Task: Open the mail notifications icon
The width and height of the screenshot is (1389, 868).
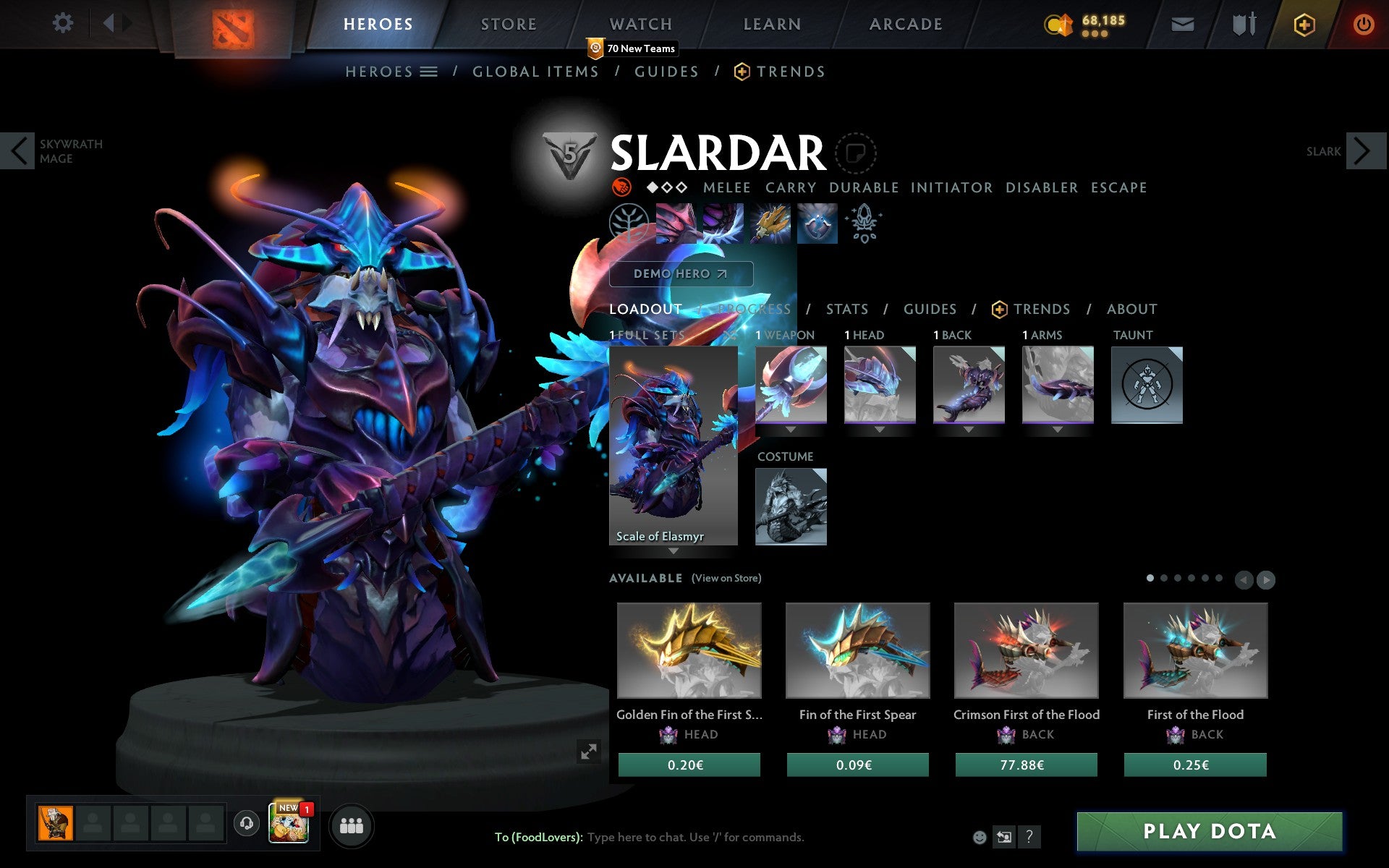Action: tap(1182, 23)
